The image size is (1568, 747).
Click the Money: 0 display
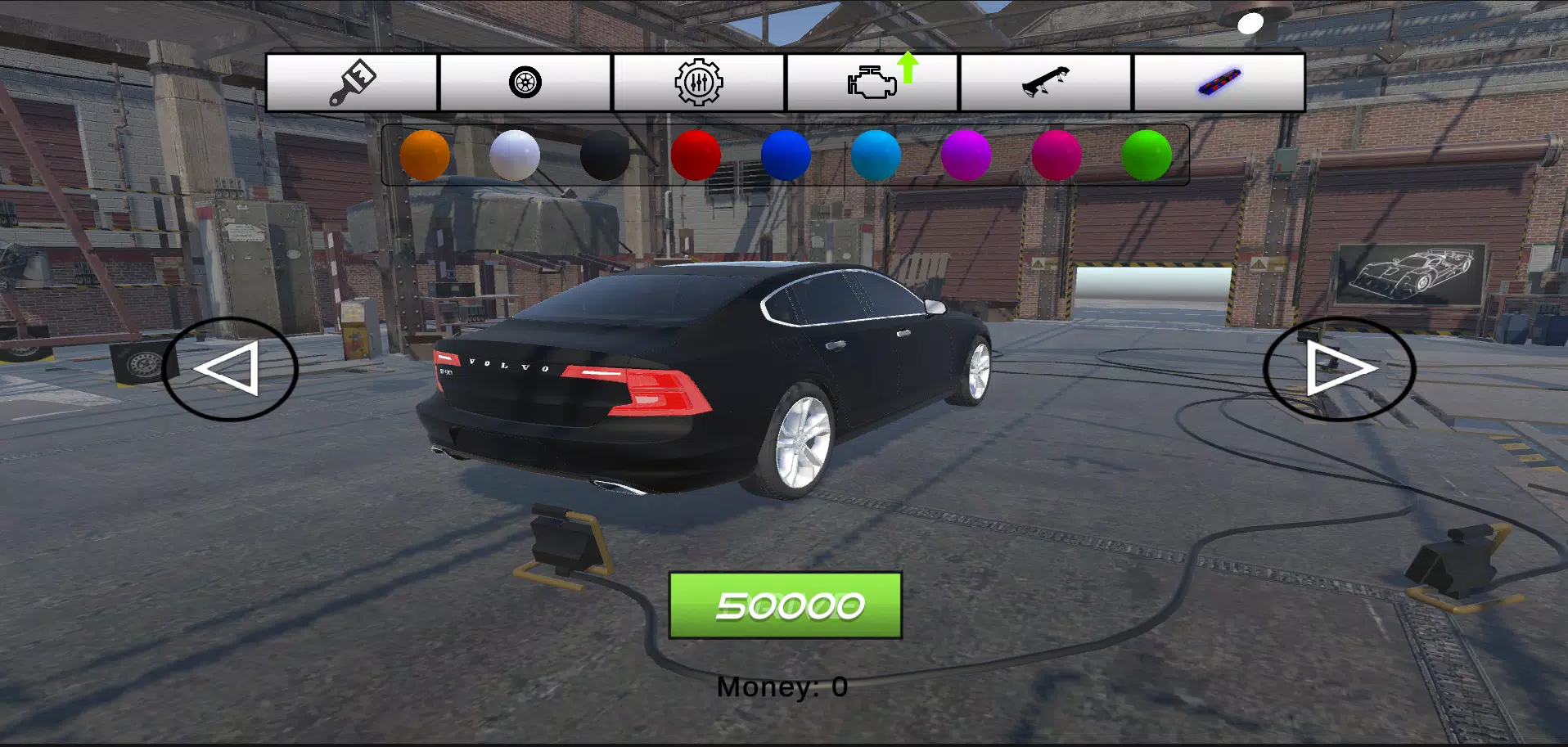[783, 686]
